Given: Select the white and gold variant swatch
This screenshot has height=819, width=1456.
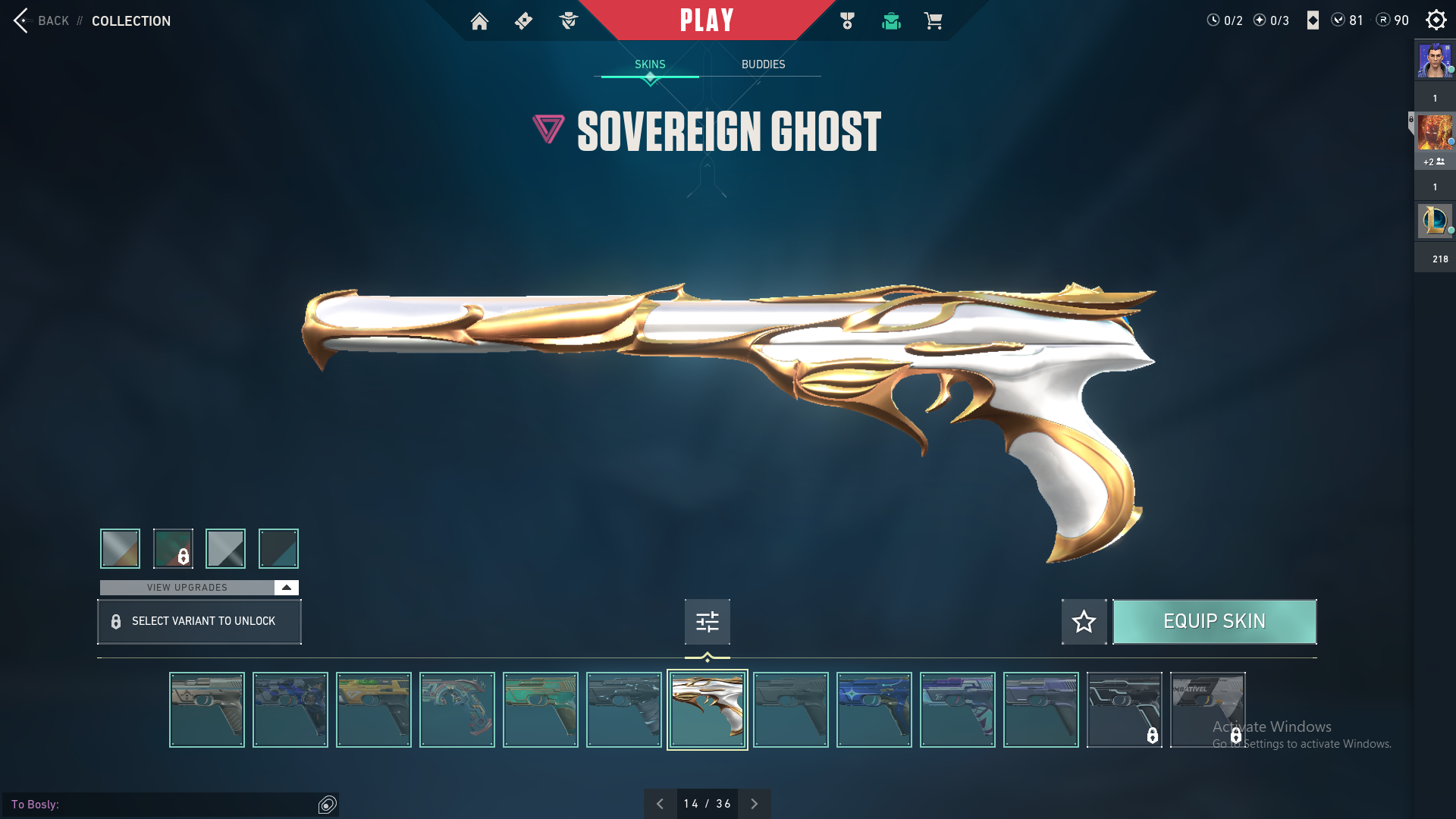Looking at the screenshot, I should pyautogui.click(x=121, y=548).
